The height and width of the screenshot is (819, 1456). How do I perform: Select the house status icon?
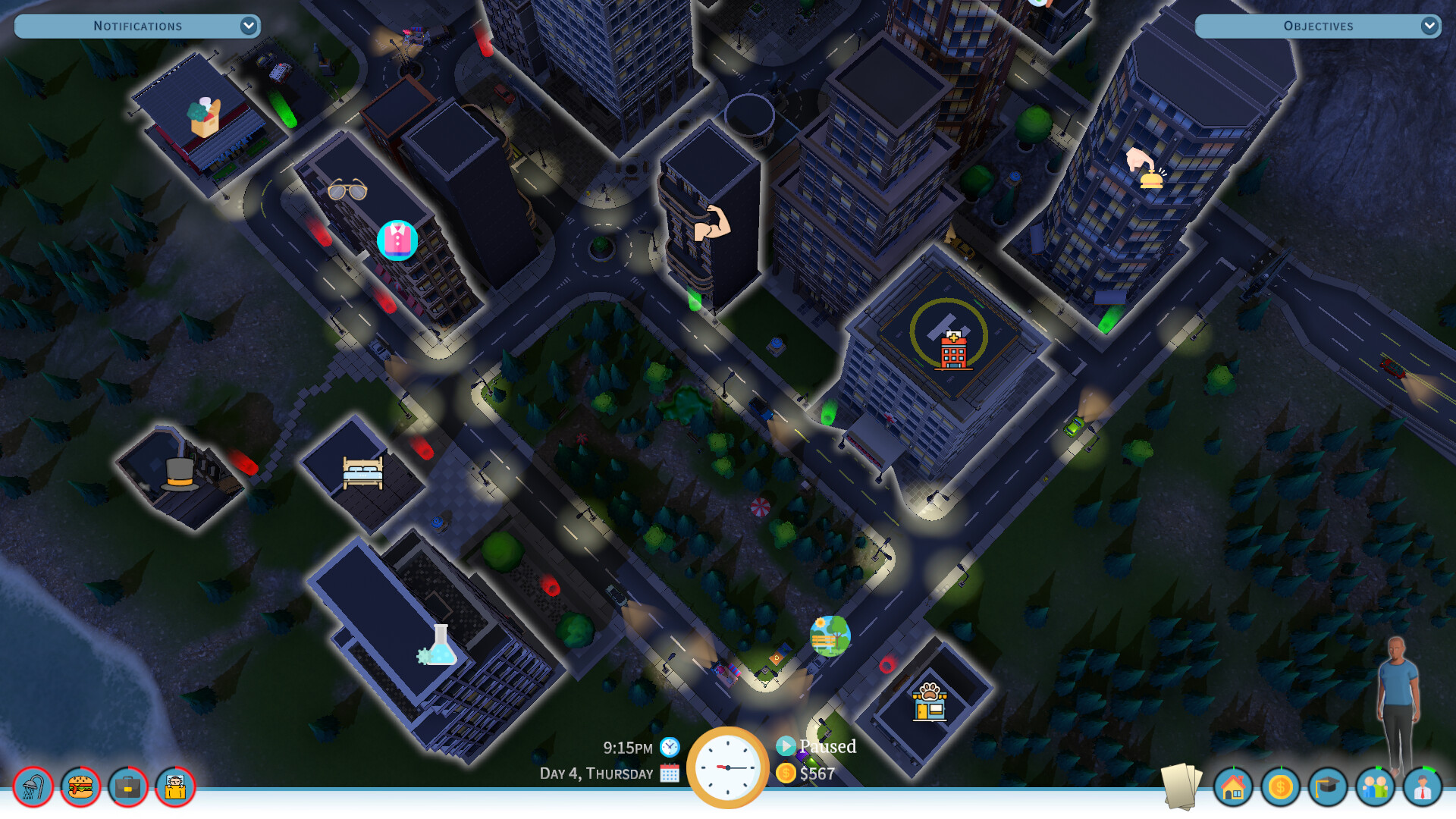coord(1235,789)
